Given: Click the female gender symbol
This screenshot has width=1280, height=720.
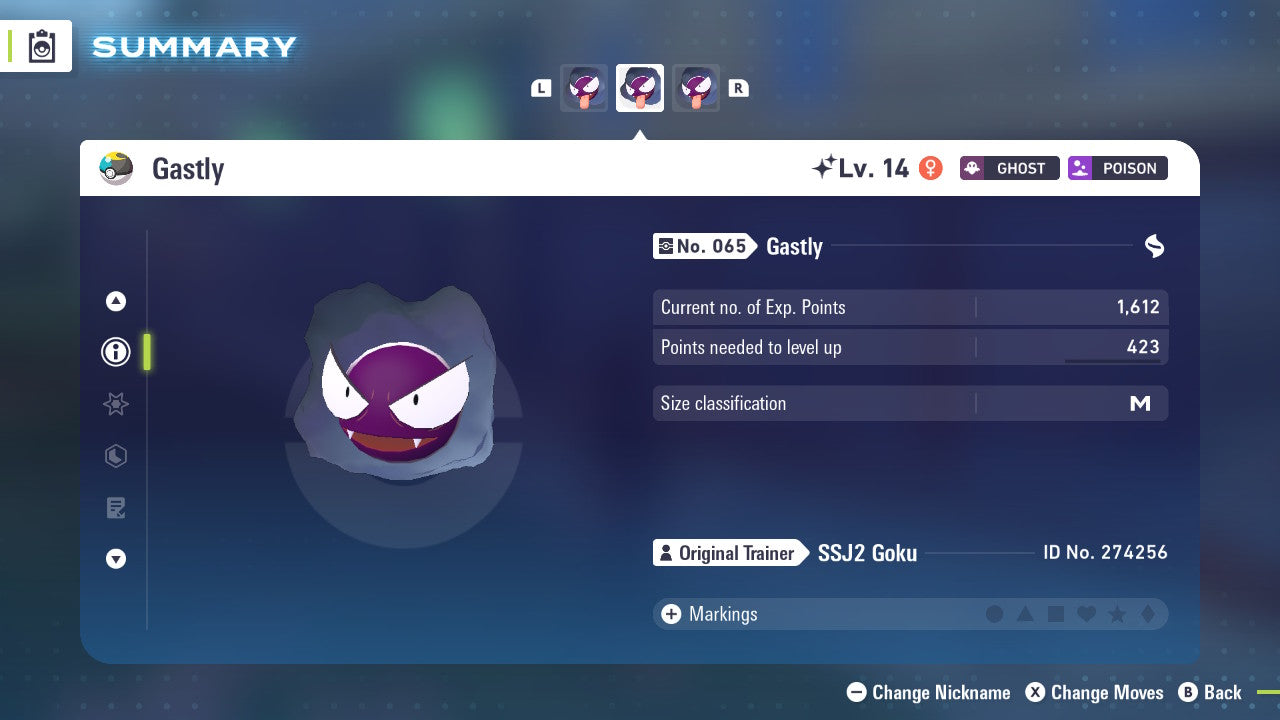Looking at the screenshot, I should pos(931,168).
